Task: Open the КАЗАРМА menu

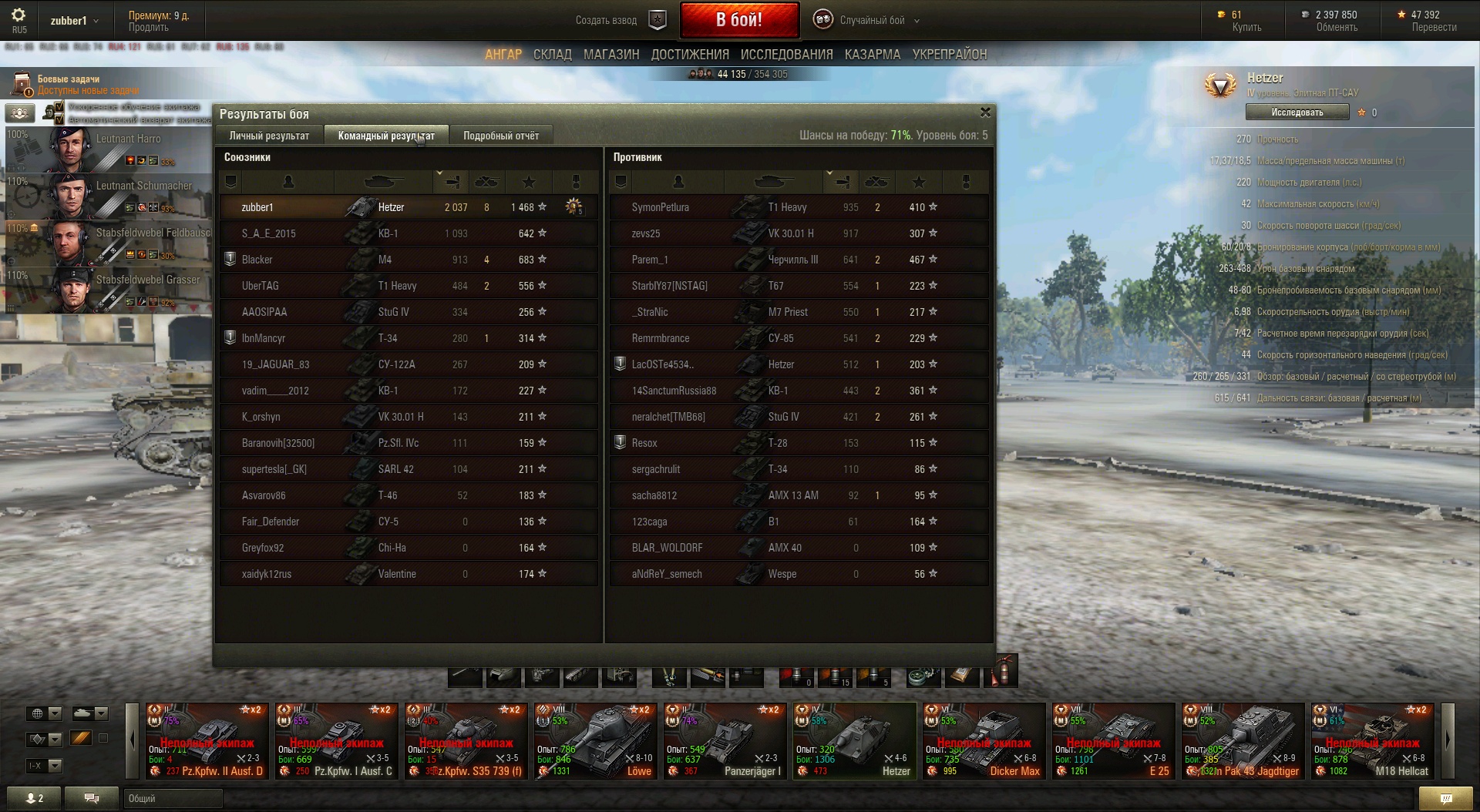Action: [872, 55]
